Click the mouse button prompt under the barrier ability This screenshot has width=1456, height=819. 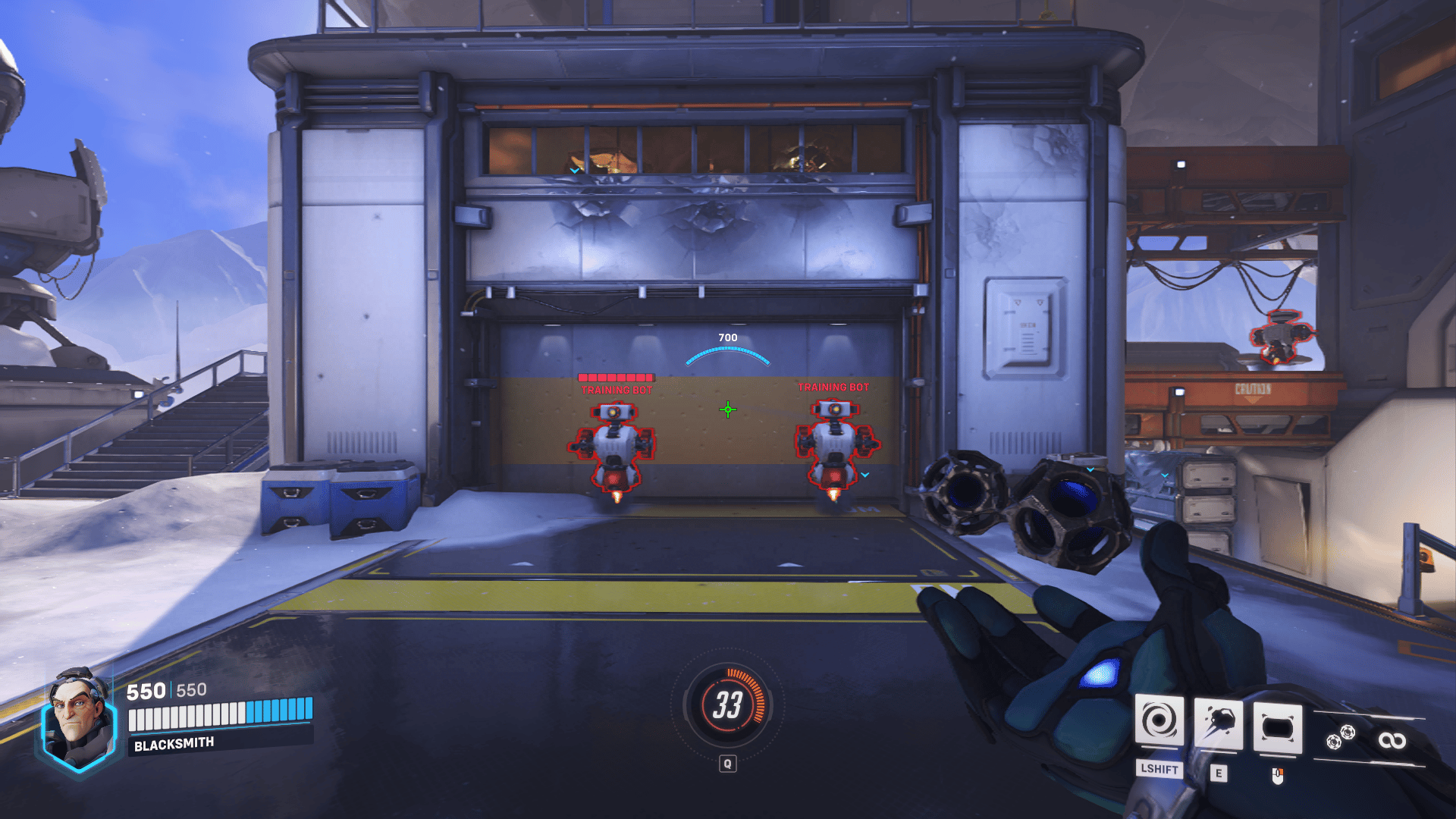coord(1277,777)
